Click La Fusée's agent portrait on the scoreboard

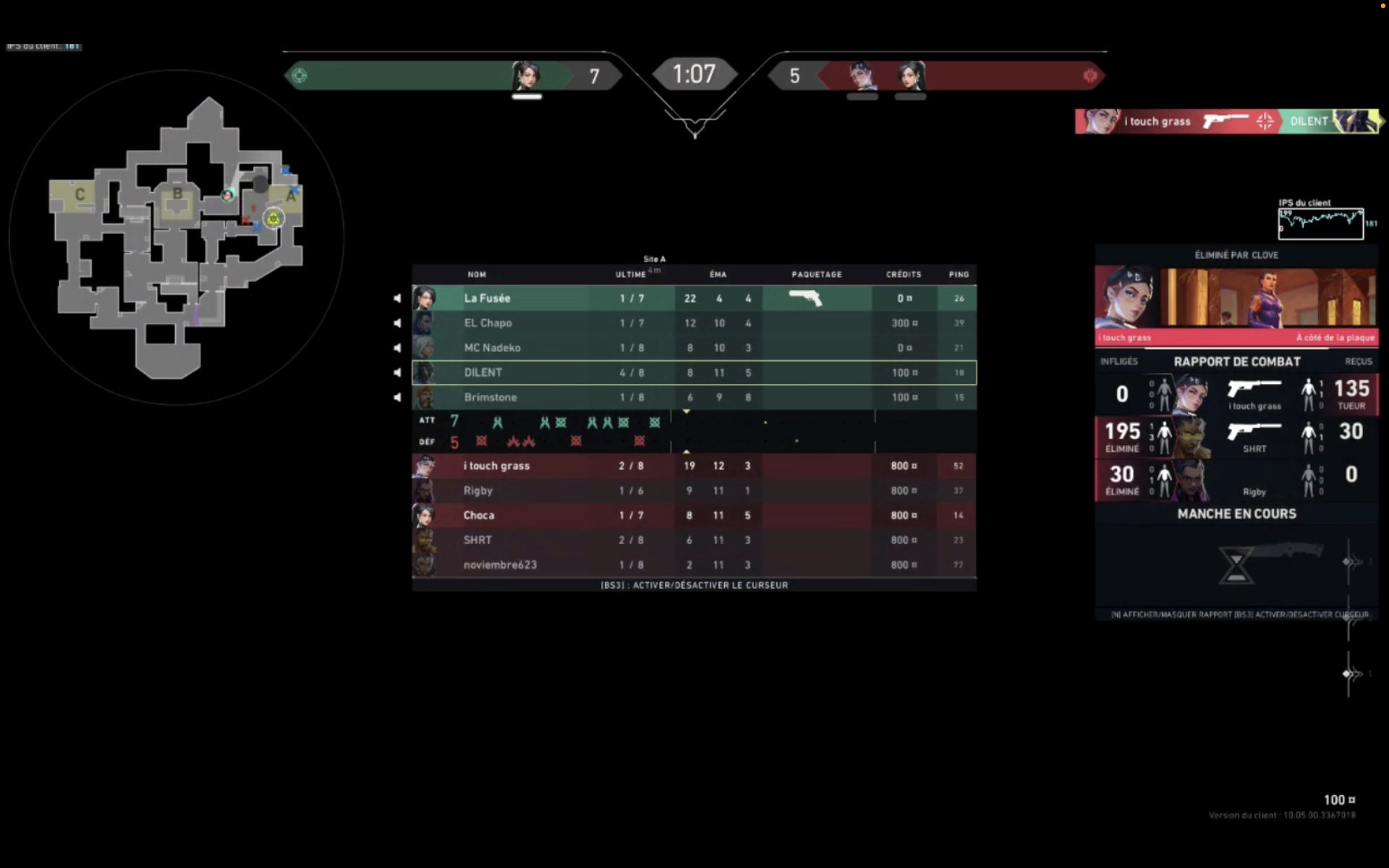[x=425, y=298]
